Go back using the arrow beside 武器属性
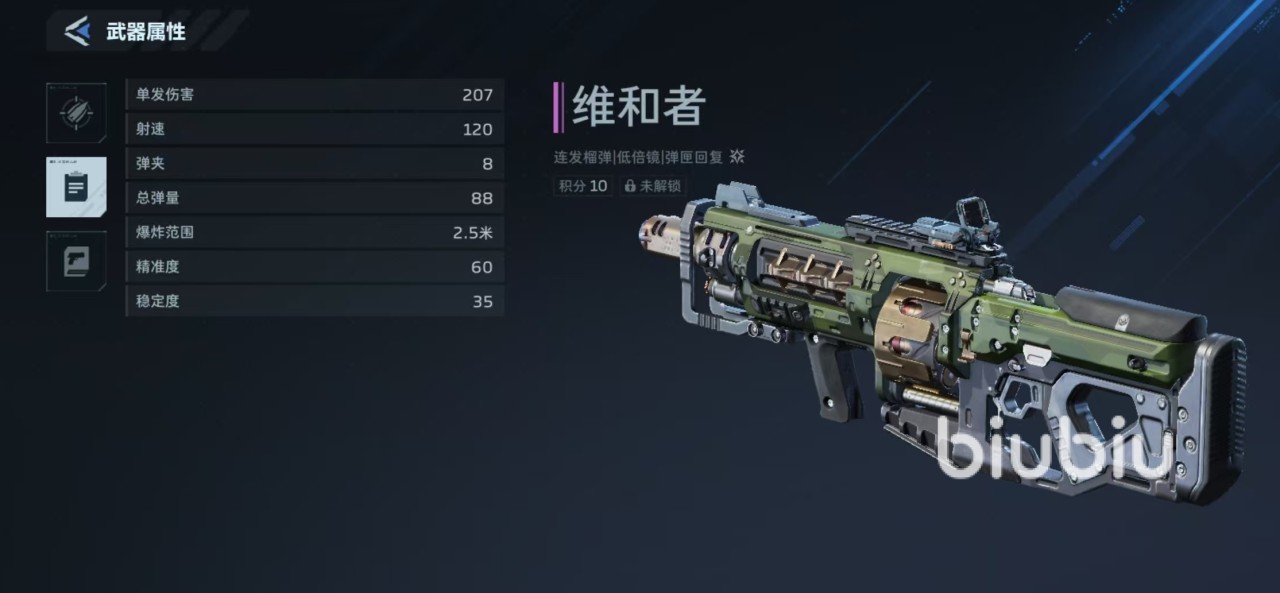 tap(77, 31)
